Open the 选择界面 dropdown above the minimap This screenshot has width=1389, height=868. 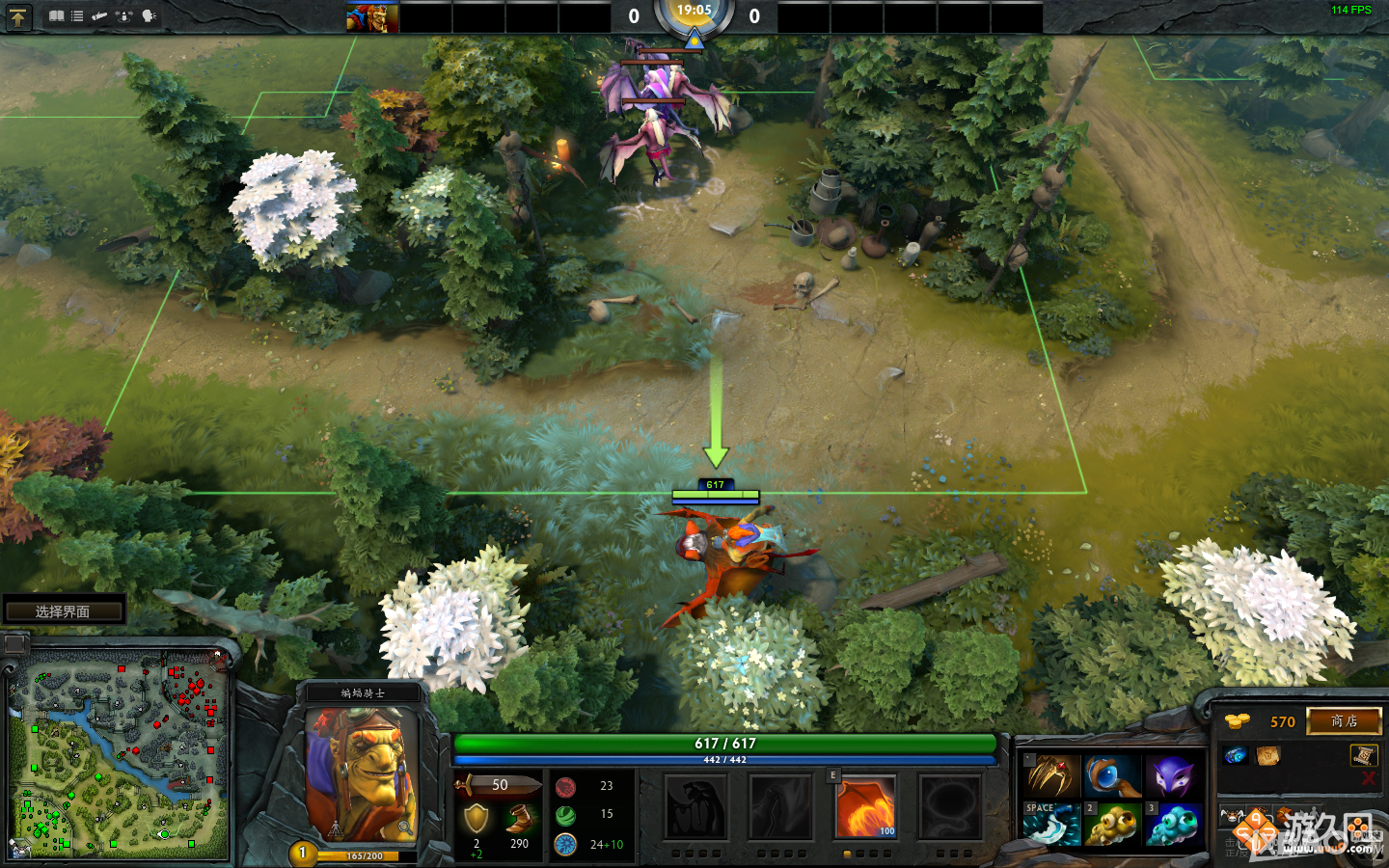click(x=64, y=609)
